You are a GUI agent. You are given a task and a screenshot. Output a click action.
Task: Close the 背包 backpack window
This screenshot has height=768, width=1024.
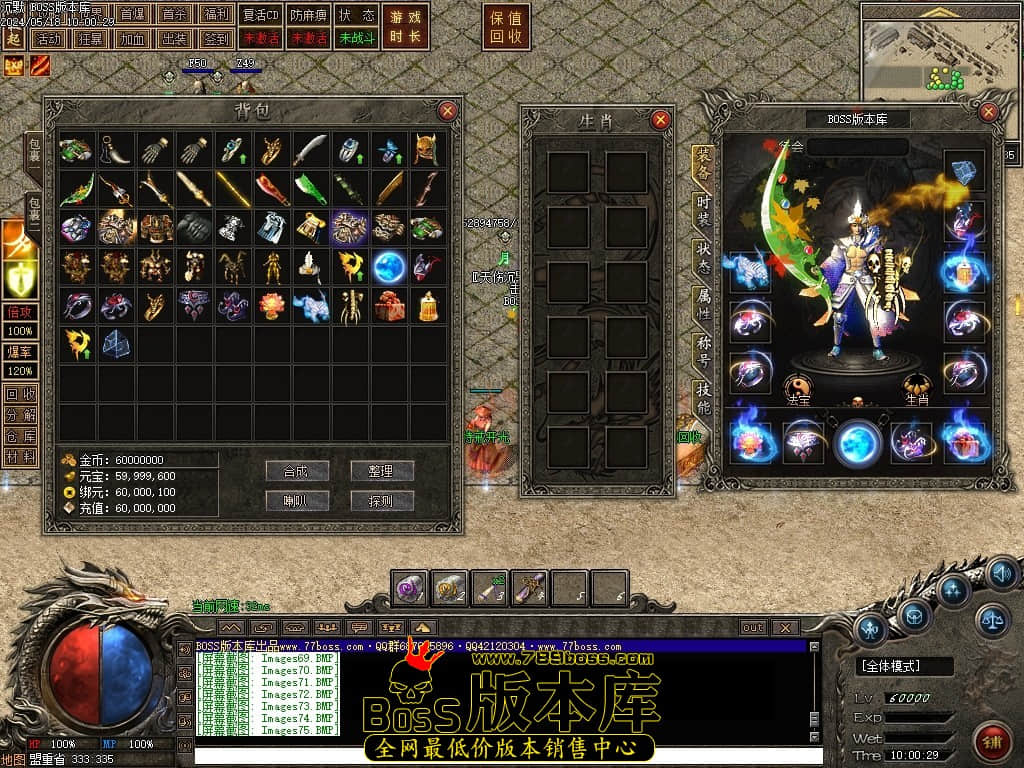click(448, 110)
